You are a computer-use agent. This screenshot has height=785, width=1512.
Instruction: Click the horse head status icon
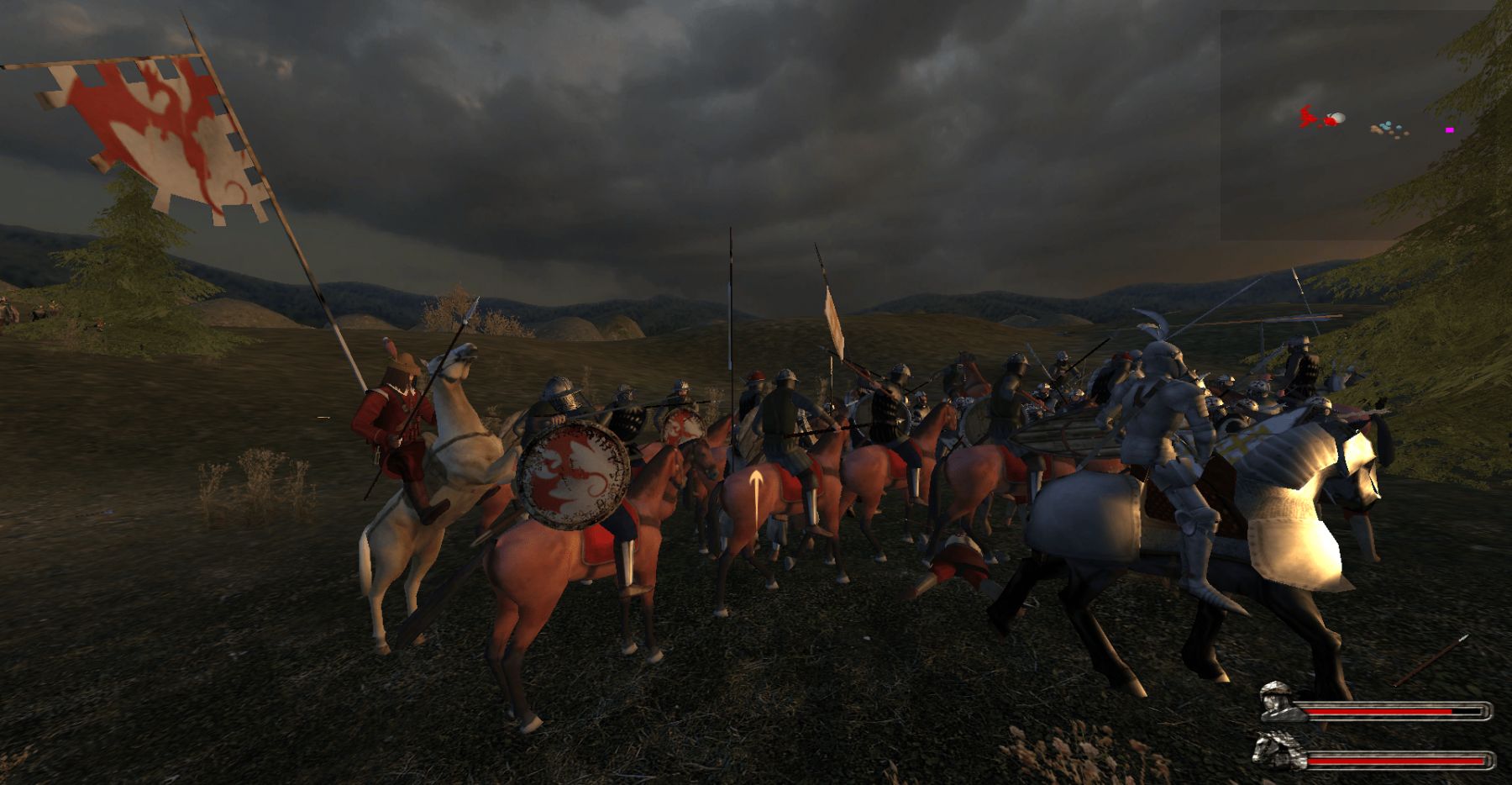1275,751
